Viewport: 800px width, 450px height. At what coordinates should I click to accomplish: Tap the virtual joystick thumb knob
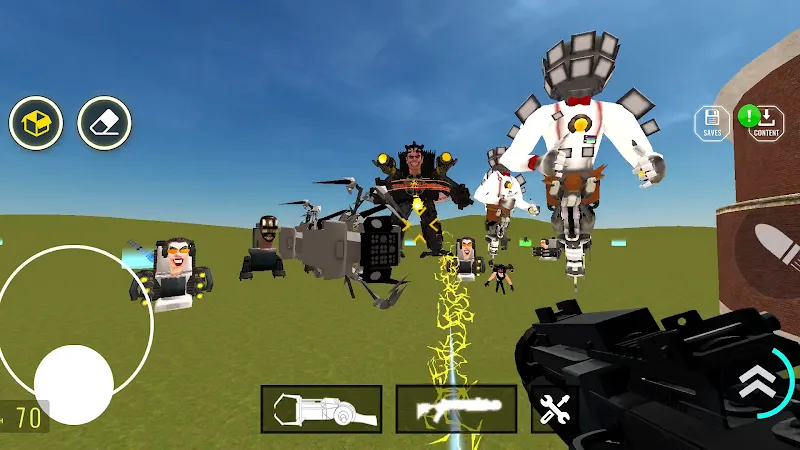pyautogui.click(x=73, y=385)
